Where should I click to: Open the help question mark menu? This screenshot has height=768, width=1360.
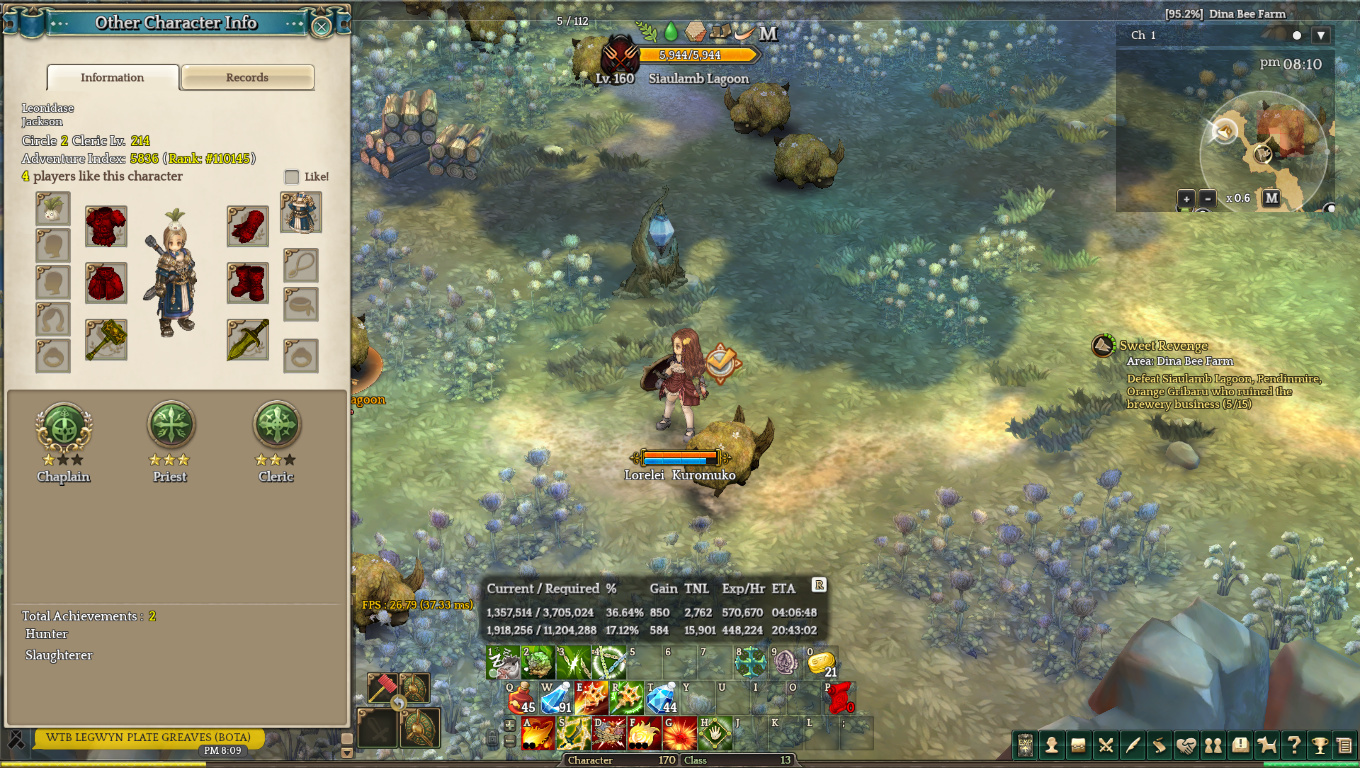pyautogui.click(x=1294, y=745)
